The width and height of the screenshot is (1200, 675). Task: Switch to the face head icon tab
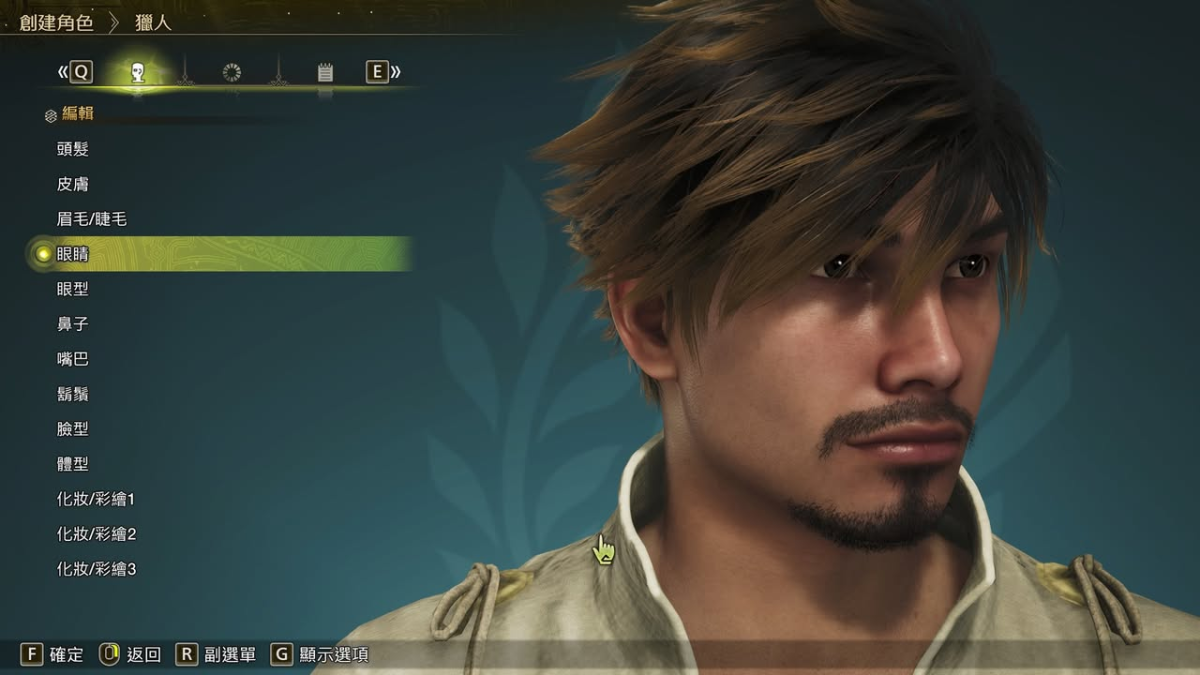click(138, 72)
